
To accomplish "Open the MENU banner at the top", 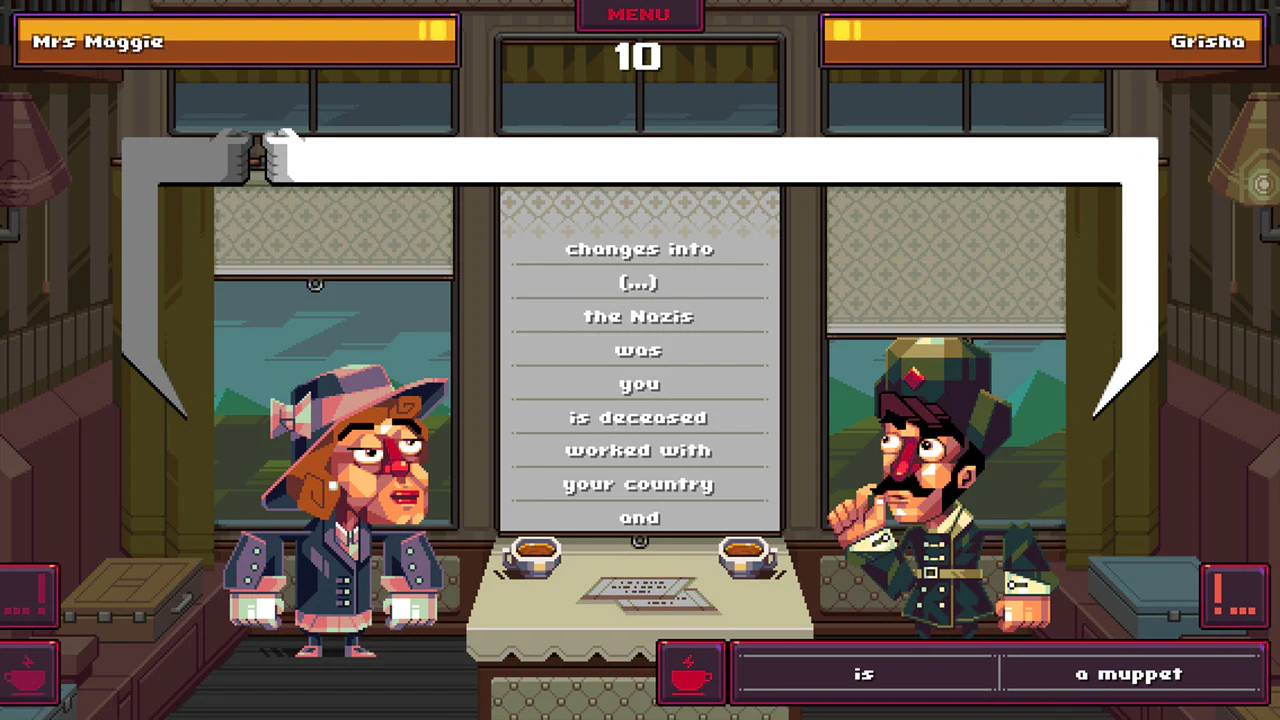I will (639, 14).
